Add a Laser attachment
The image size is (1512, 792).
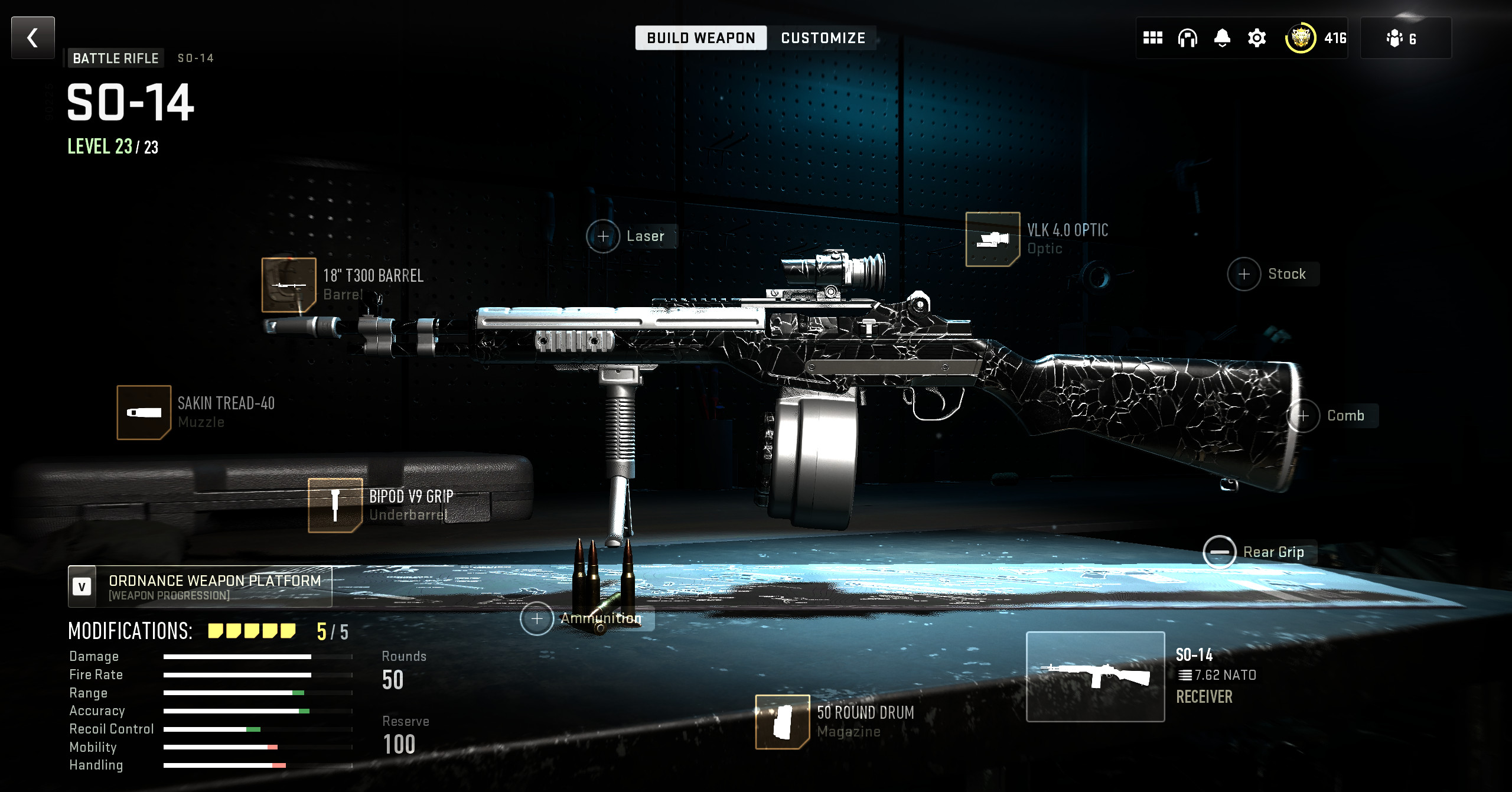click(603, 236)
